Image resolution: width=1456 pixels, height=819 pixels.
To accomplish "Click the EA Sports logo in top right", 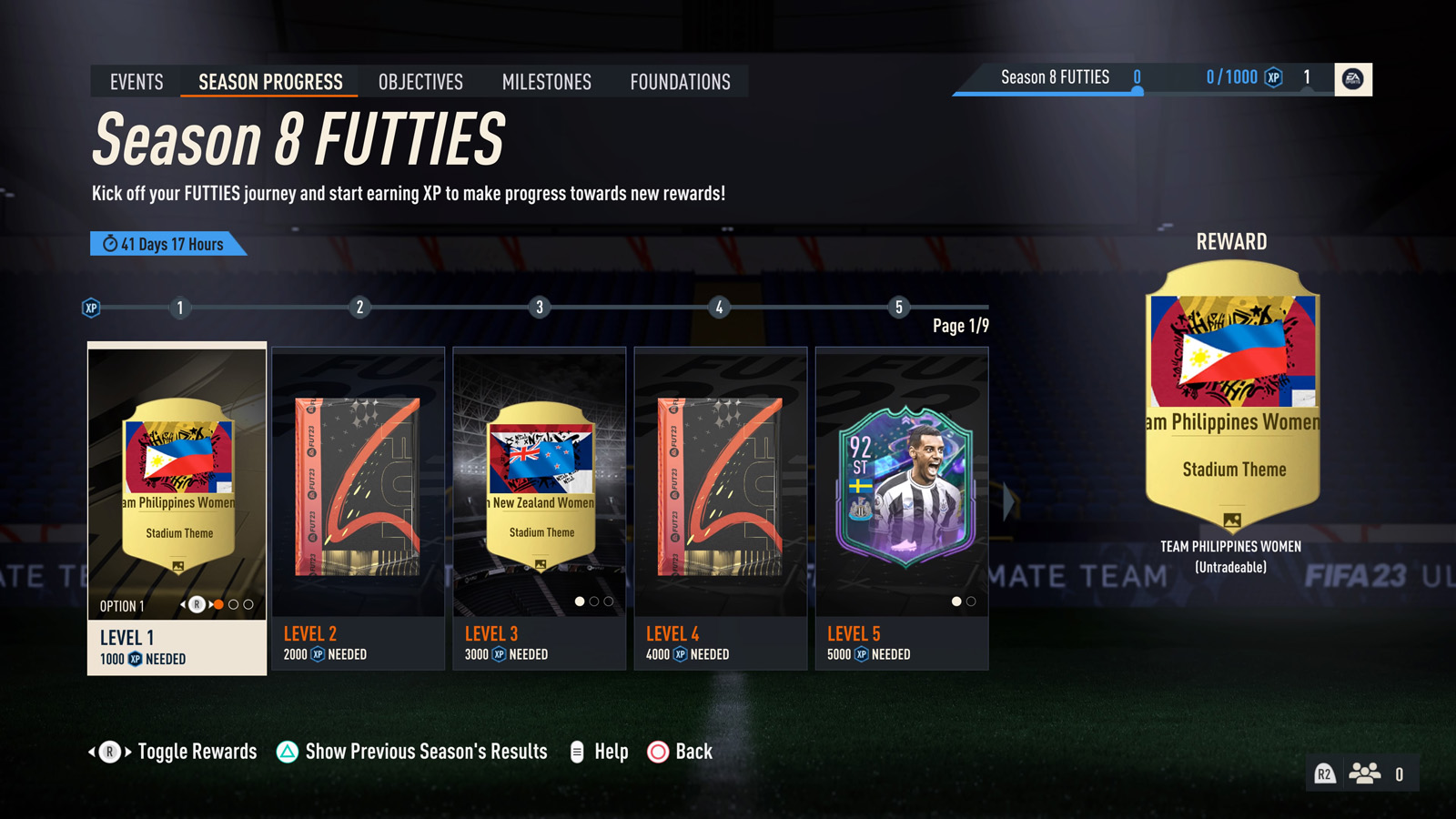I will 1354,80.
